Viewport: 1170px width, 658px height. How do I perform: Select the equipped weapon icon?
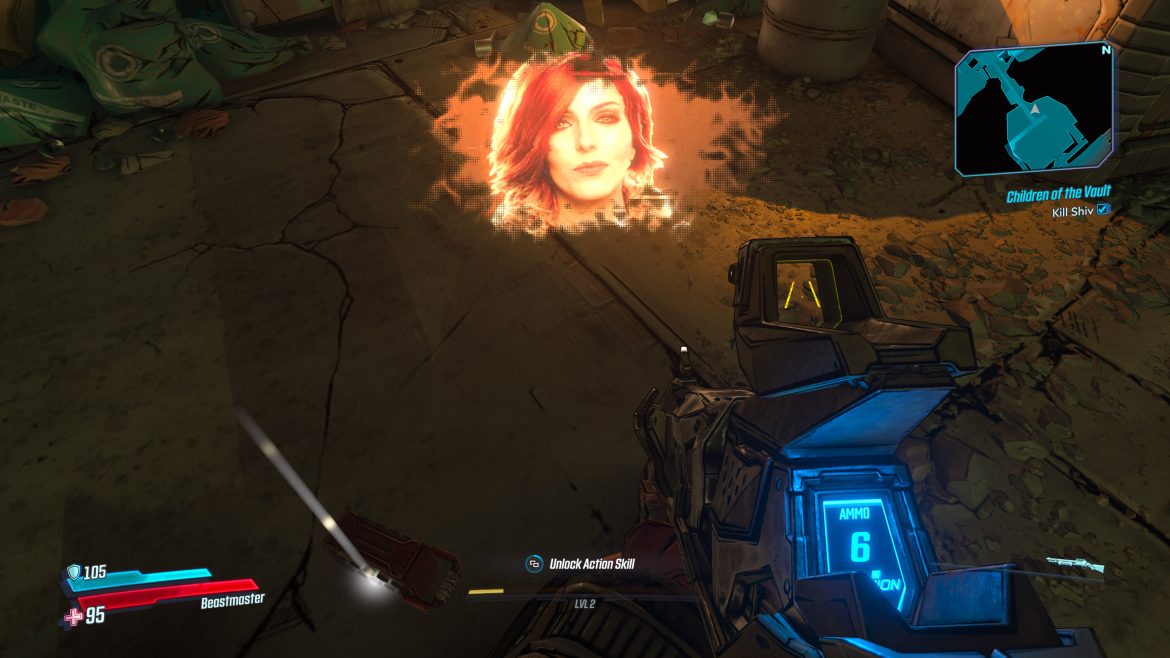(x=1075, y=567)
